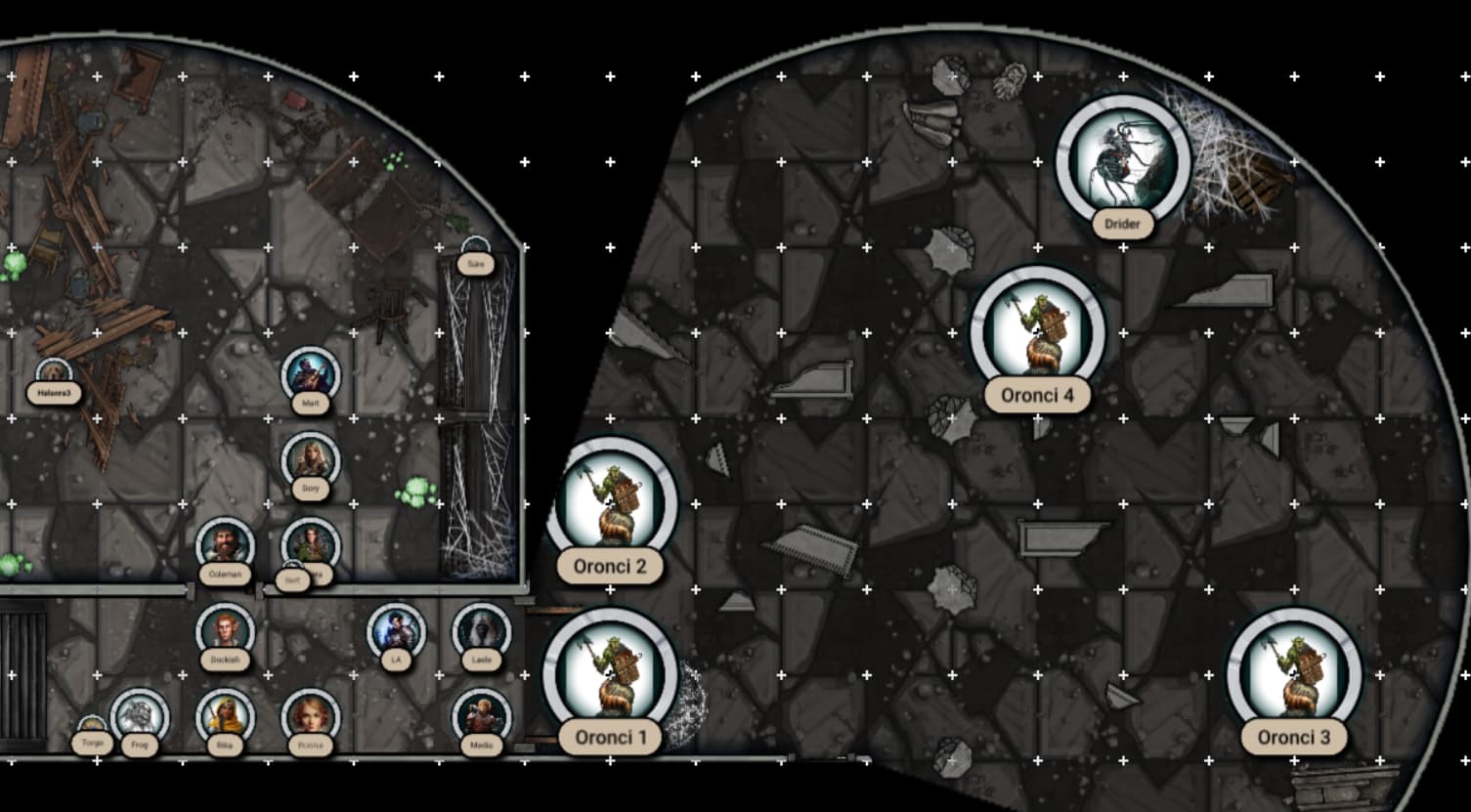
Task: Click the Mart character token
Action: (x=311, y=375)
